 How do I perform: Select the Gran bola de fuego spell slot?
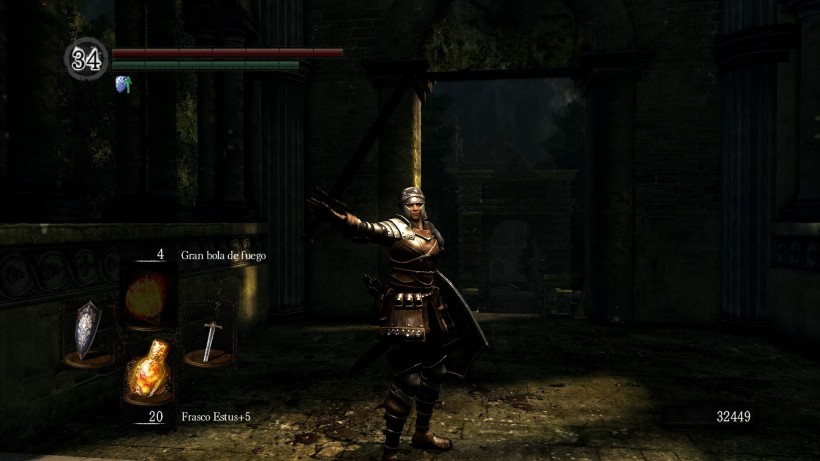click(149, 294)
